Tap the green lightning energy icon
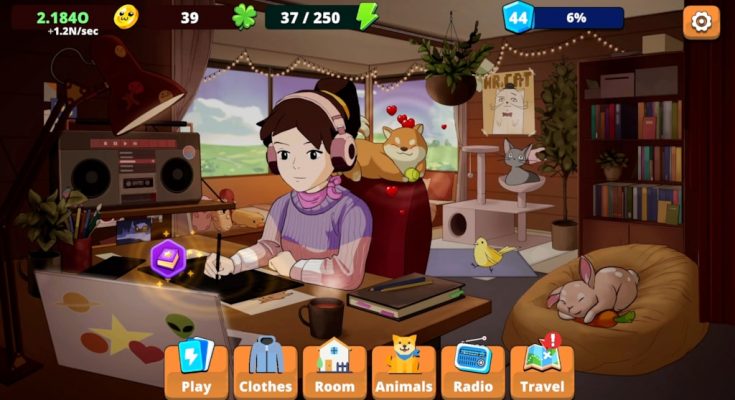Image resolution: width=735 pixels, height=400 pixels. 367,17
